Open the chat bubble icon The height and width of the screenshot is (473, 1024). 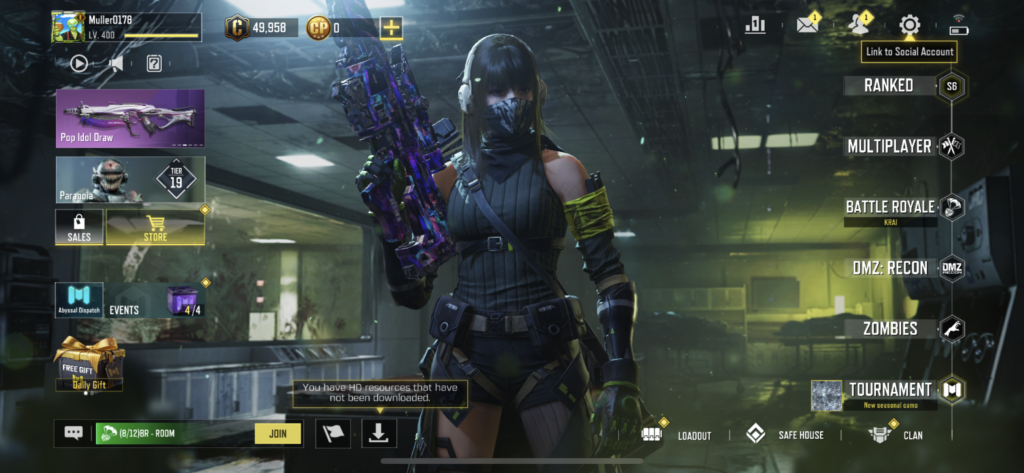(x=74, y=433)
